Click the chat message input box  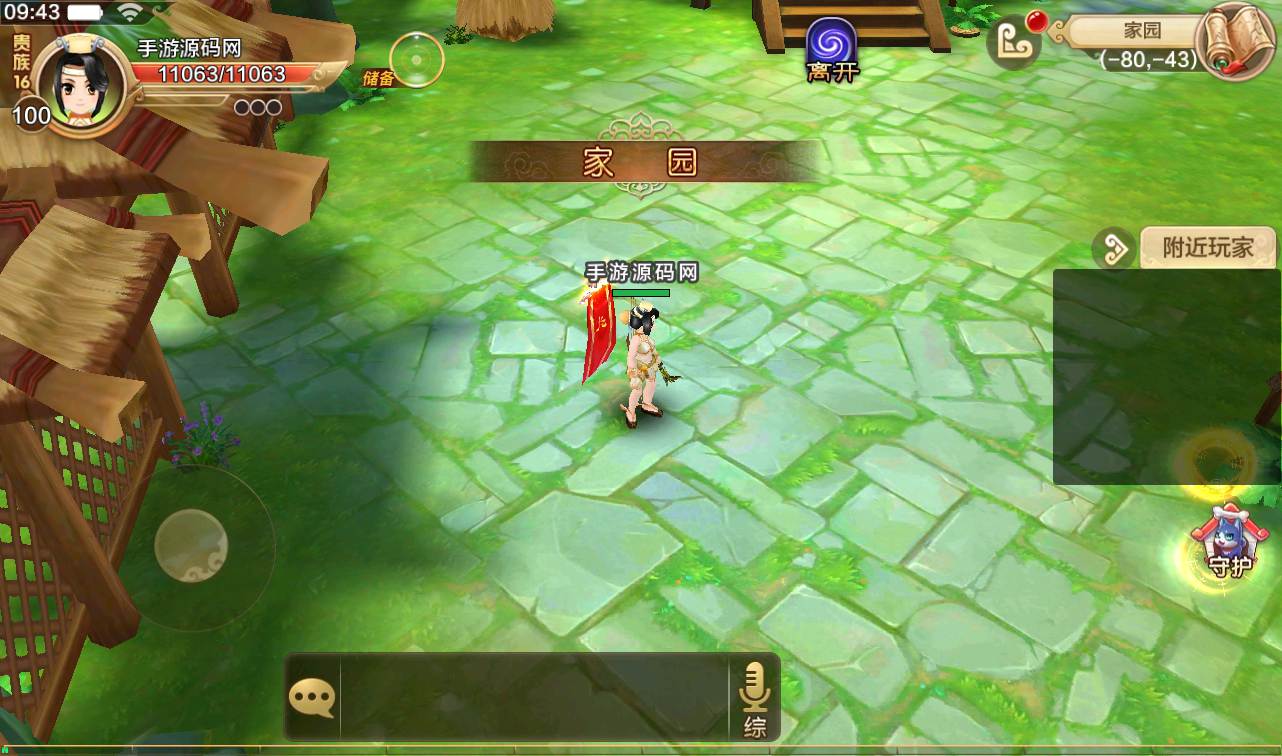click(533, 698)
